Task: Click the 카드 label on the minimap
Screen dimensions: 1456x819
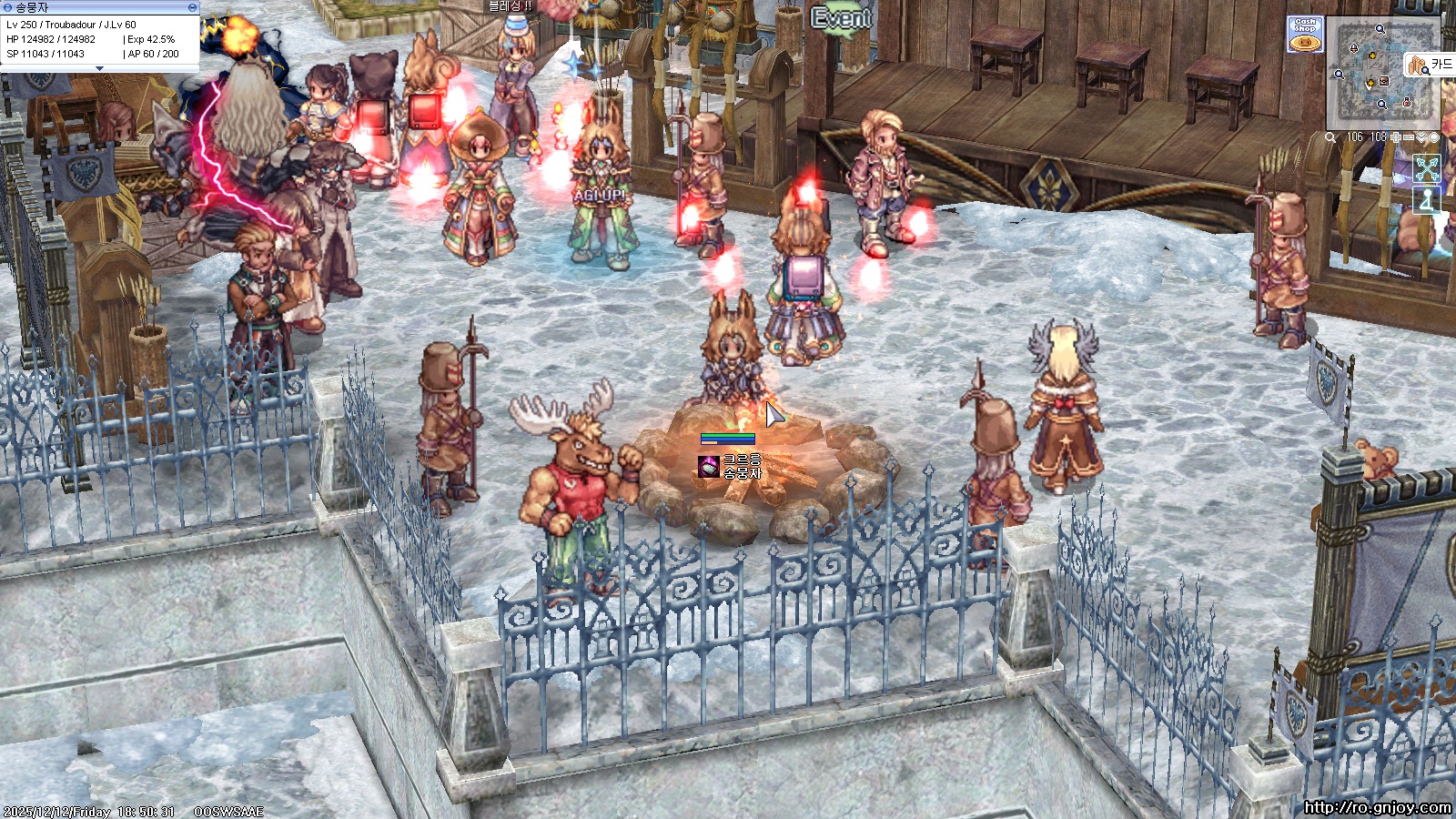Action: 1441,65
